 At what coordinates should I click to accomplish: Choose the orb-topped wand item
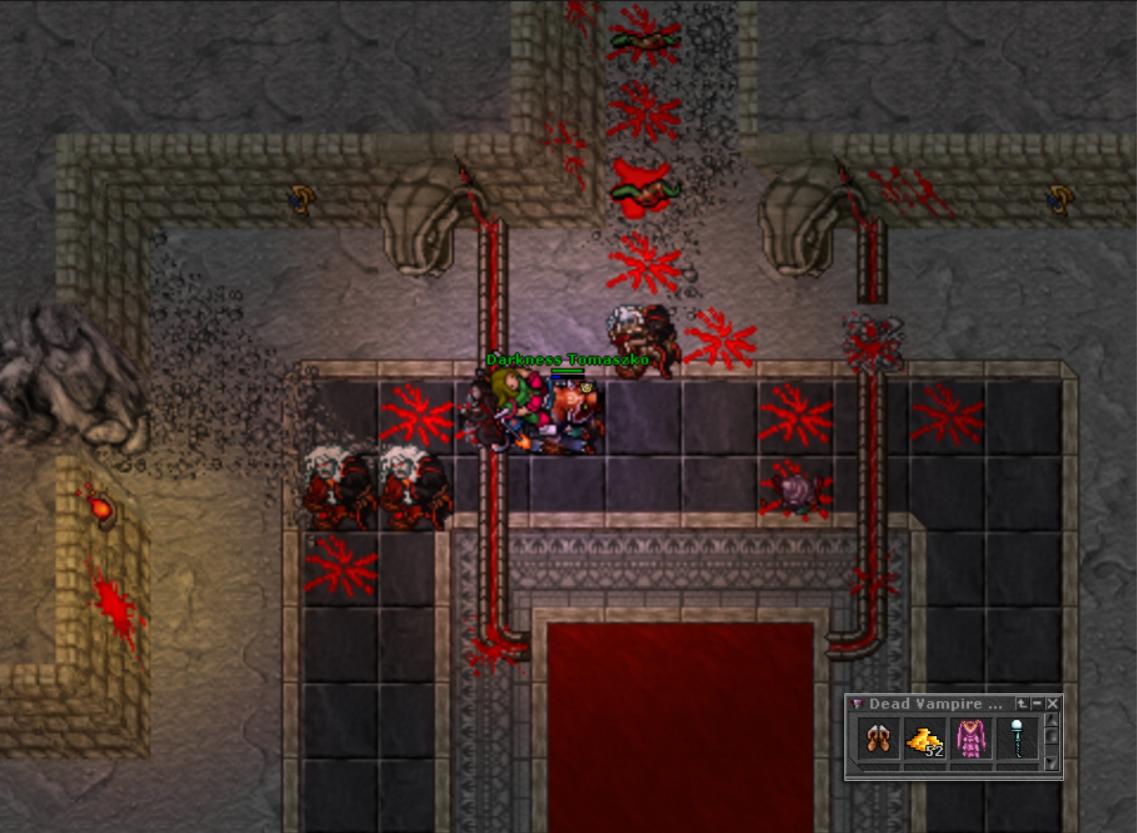point(1017,741)
